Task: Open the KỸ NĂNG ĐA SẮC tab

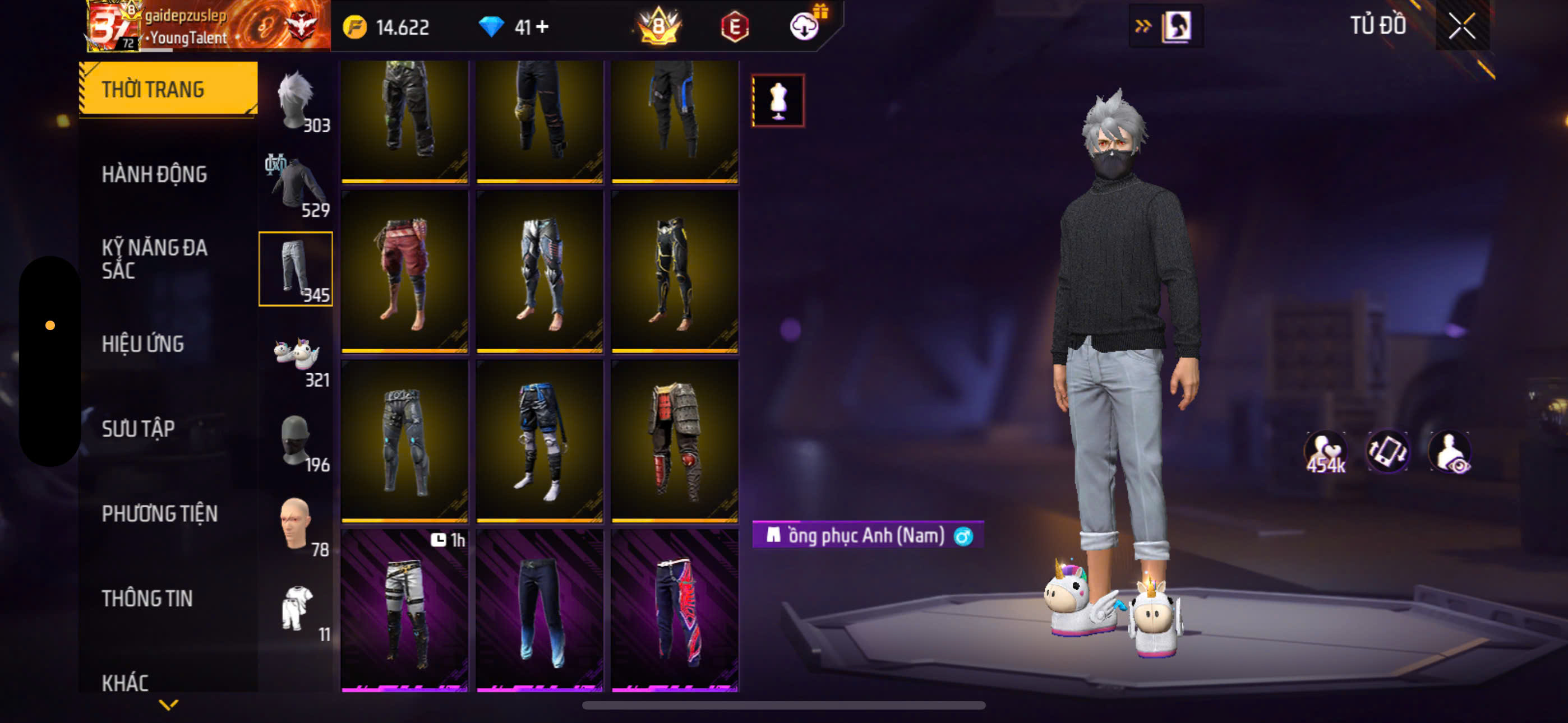Action: (154, 258)
